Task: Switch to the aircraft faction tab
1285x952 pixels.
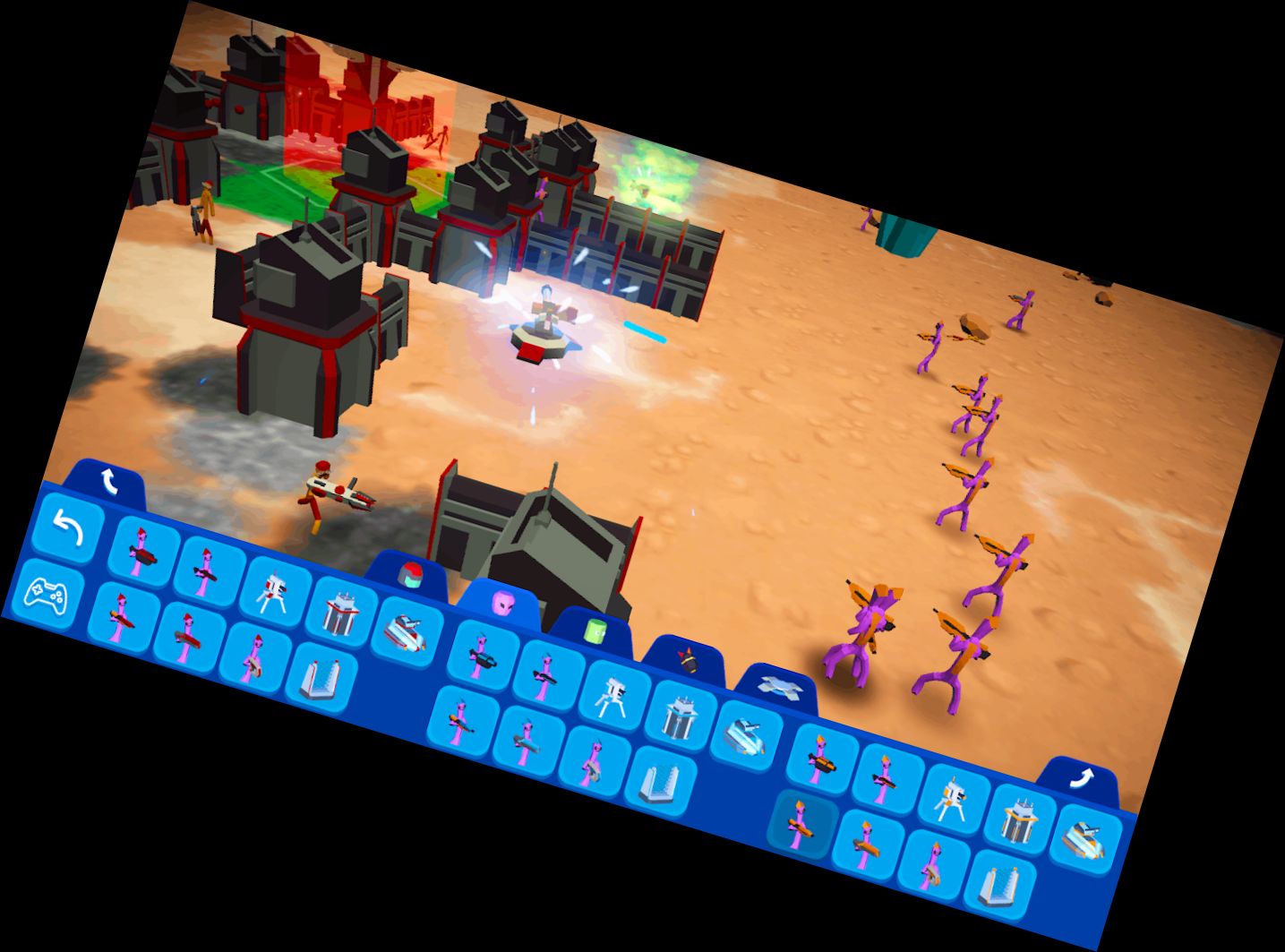Action: pos(778,686)
